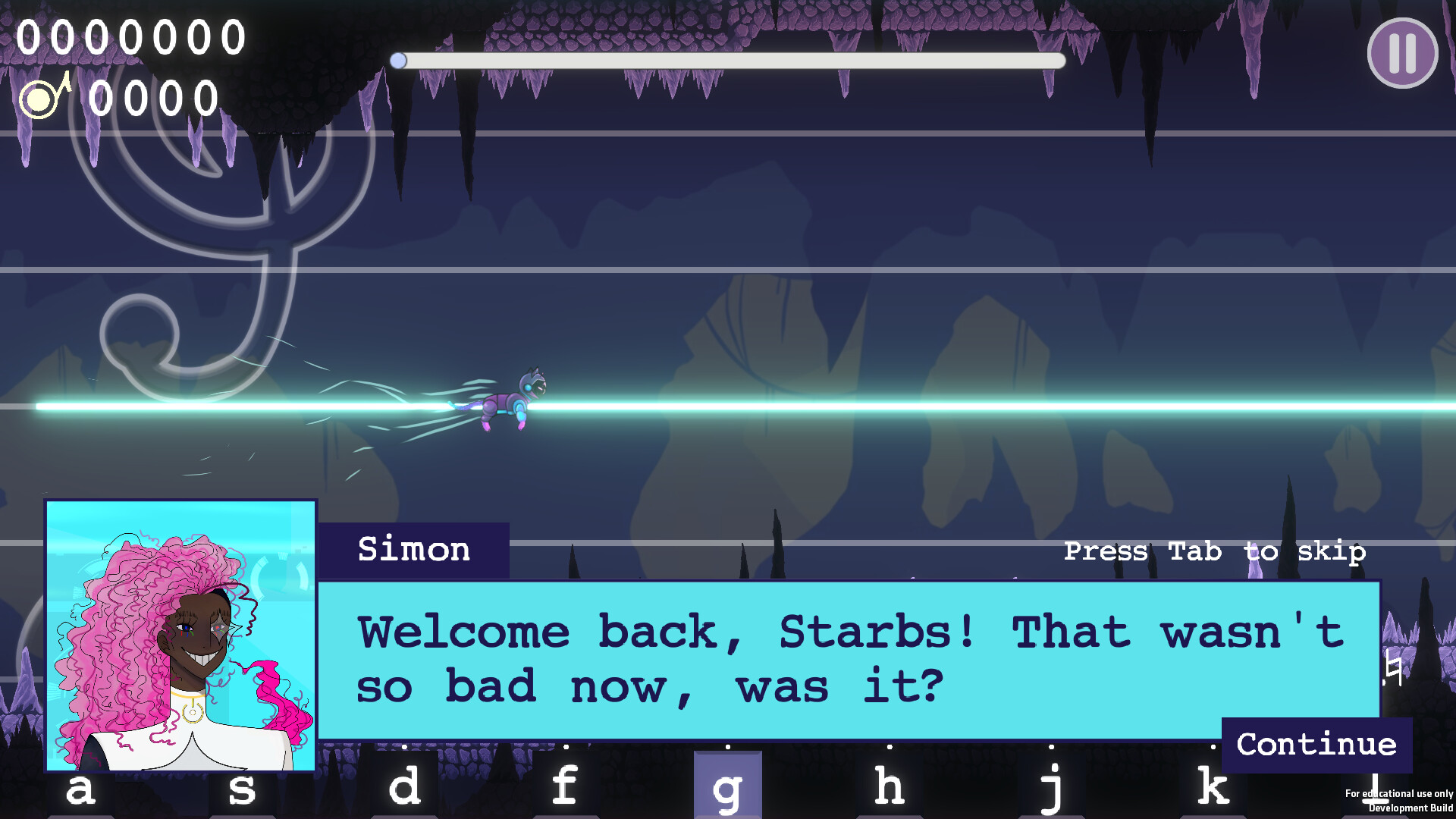Click Simon's portrait thumbnail
This screenshot has width=1456, height=819.
click(x=182, y=637)
